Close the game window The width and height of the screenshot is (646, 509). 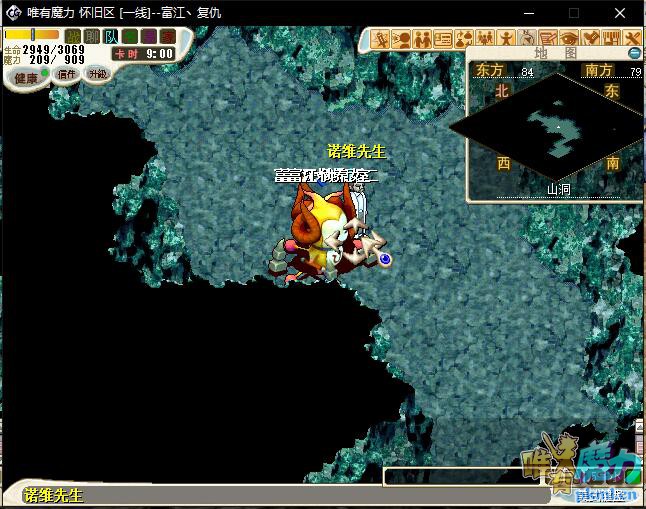(621, 13)
